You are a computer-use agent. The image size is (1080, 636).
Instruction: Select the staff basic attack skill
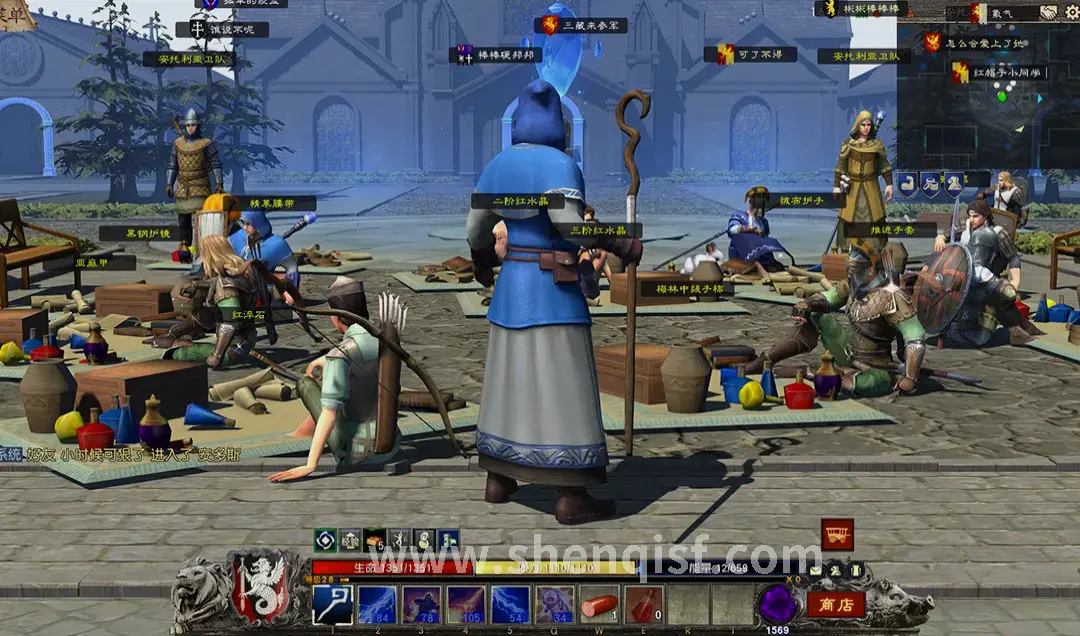(x=332, y=604)
